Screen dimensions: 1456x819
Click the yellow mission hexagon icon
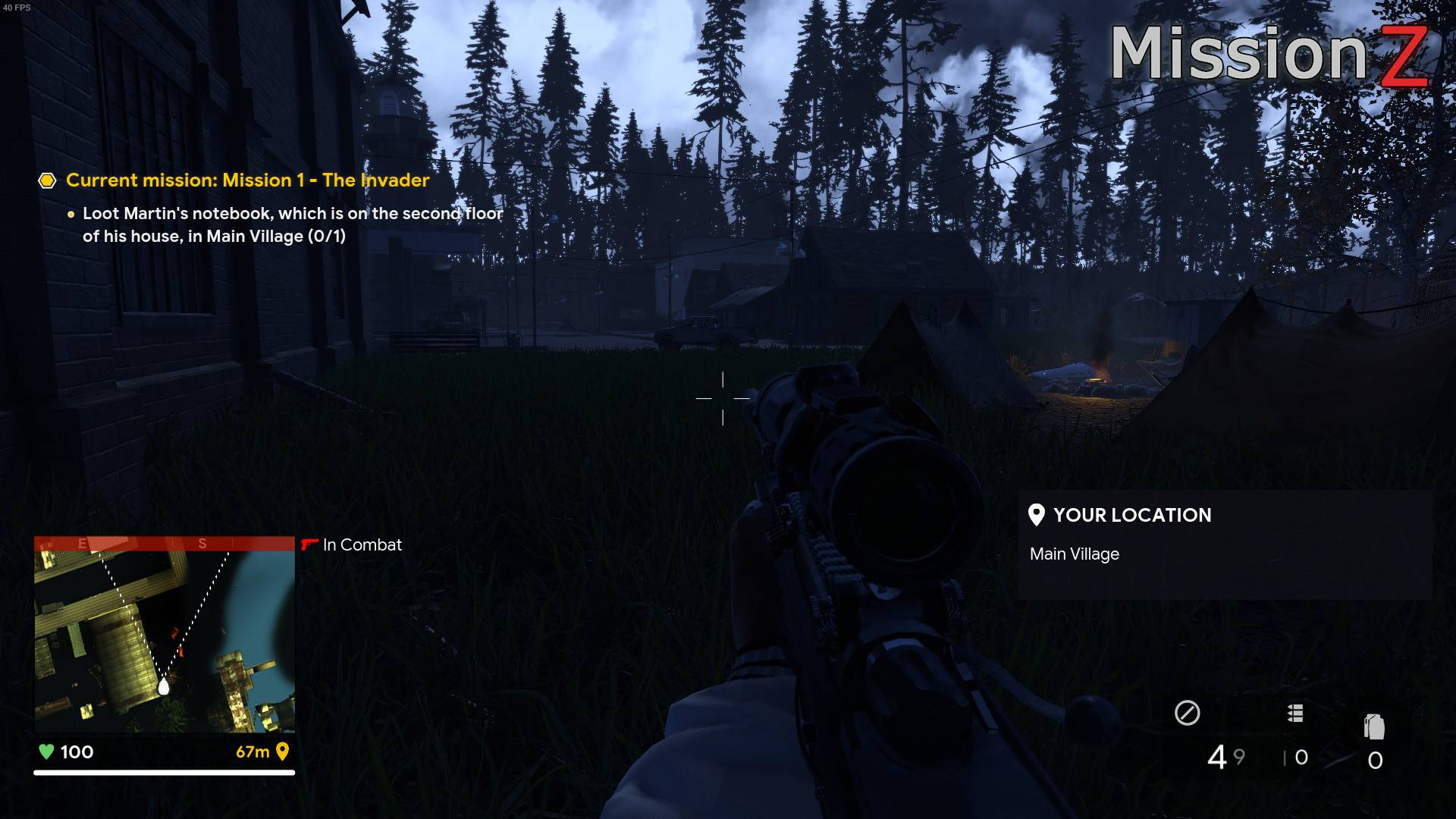[x=47, y=180]
